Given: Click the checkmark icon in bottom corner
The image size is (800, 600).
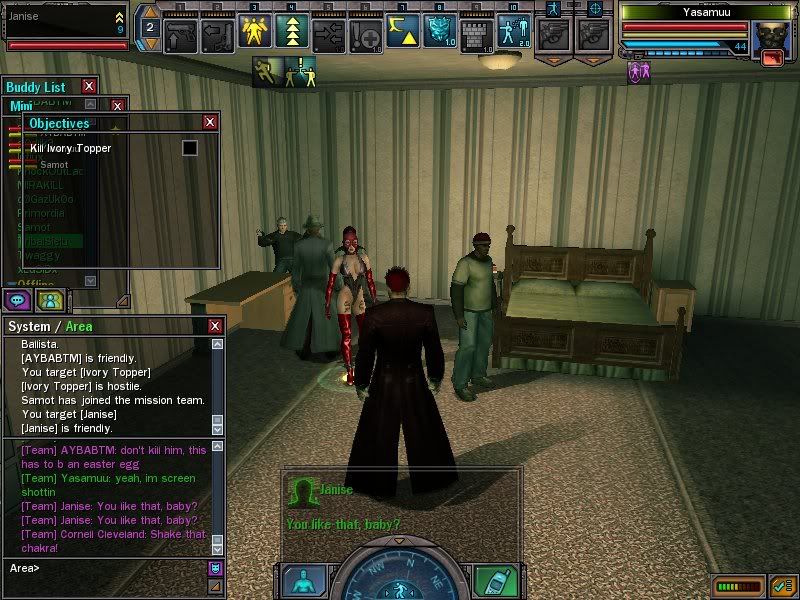Looking at the screenshot, I should 782,585.
